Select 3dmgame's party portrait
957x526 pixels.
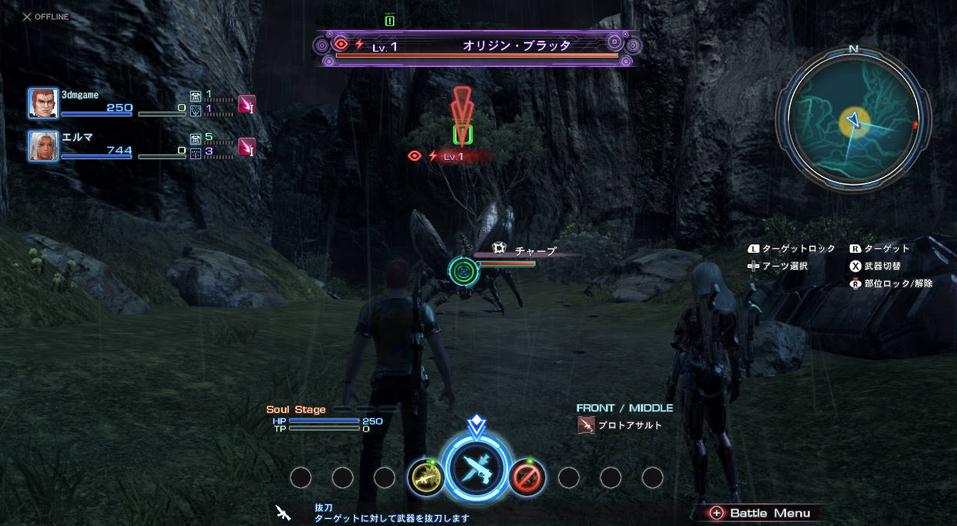[43, 102]
